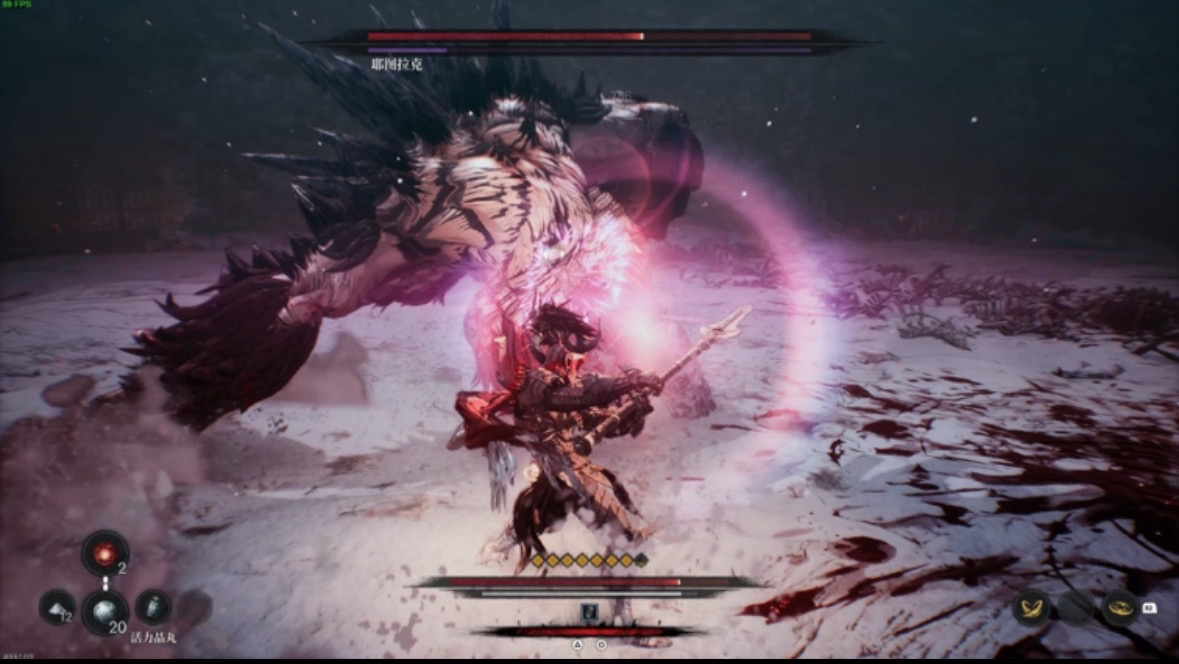Choose the dark bottle item slot

153,607
